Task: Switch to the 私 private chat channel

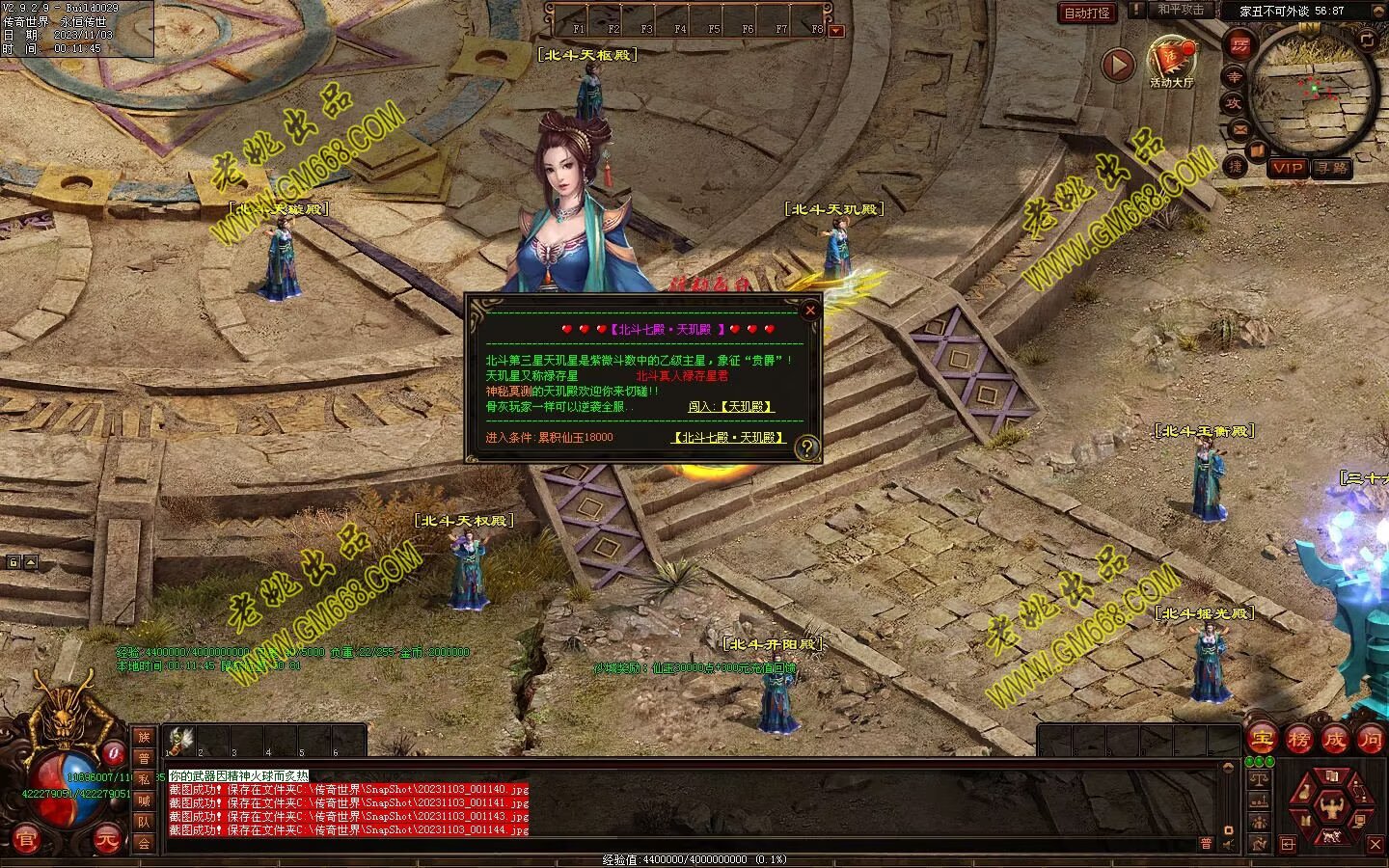Action: 144,779
